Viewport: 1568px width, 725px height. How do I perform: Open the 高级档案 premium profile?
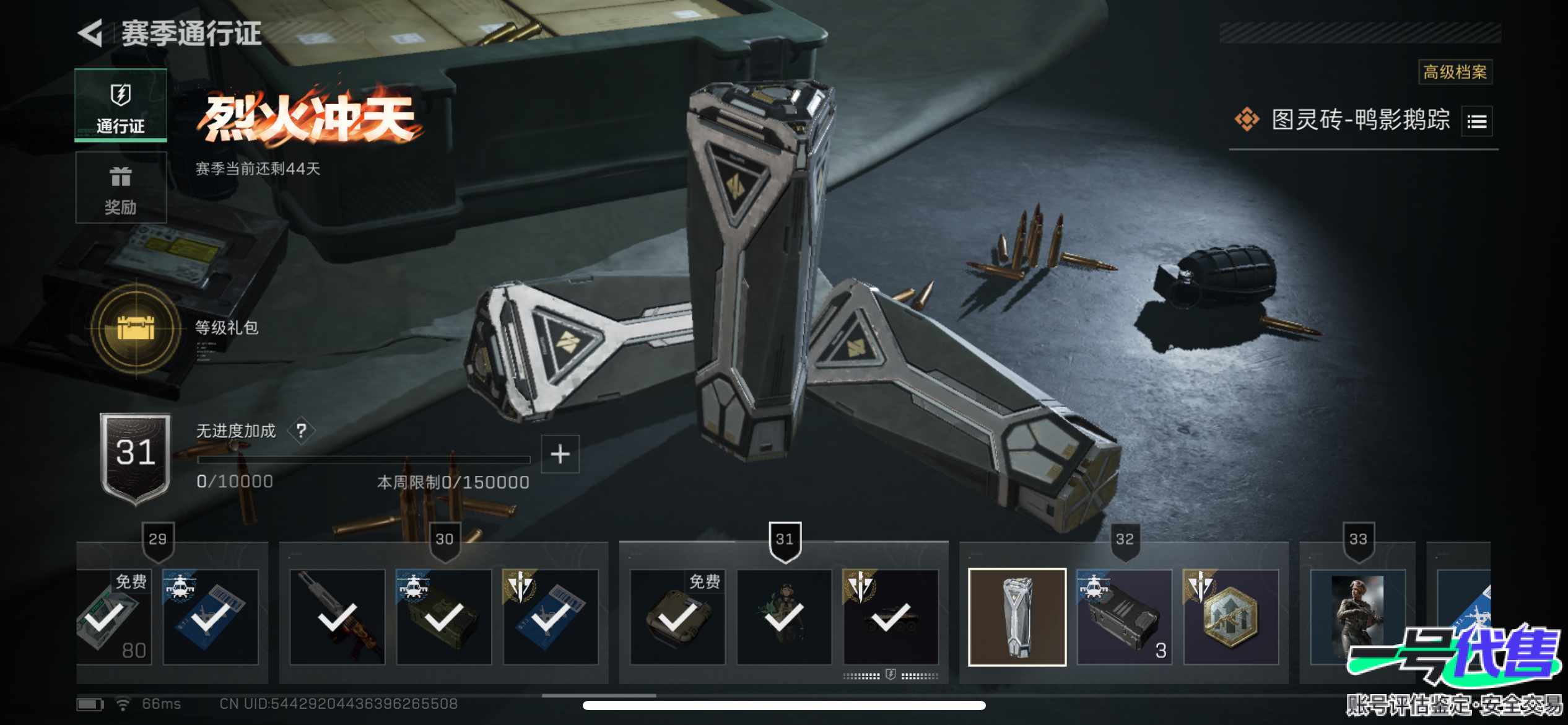(1455, 72)
